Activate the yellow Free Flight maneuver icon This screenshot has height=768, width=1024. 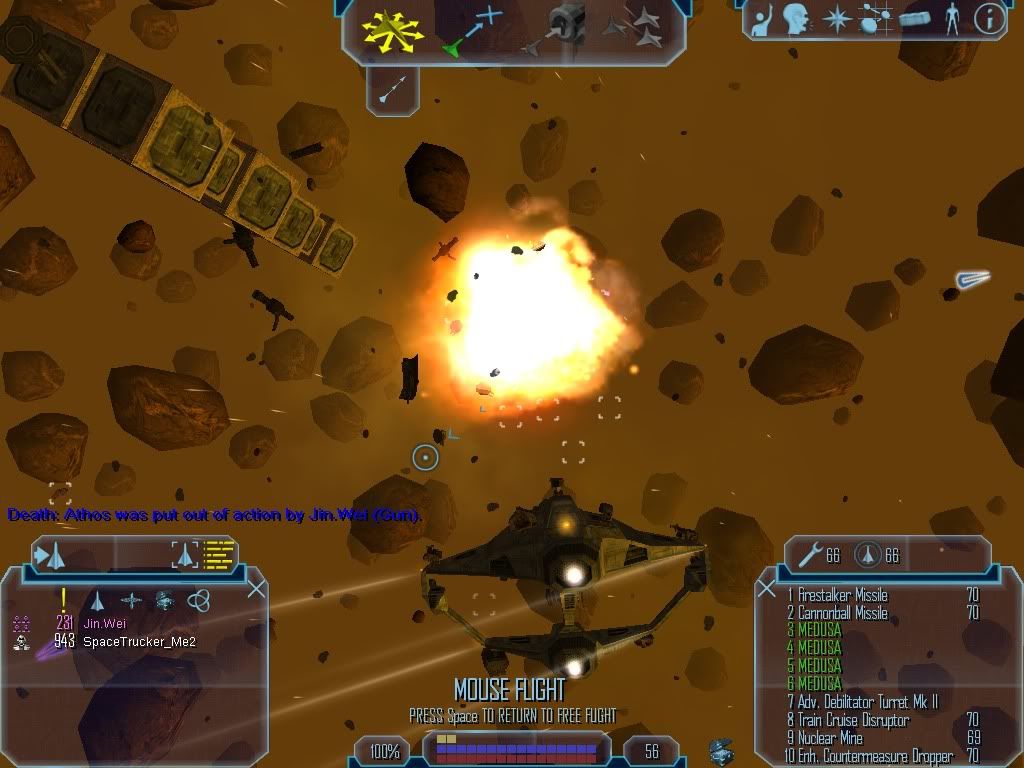click(x=393, y=30)
